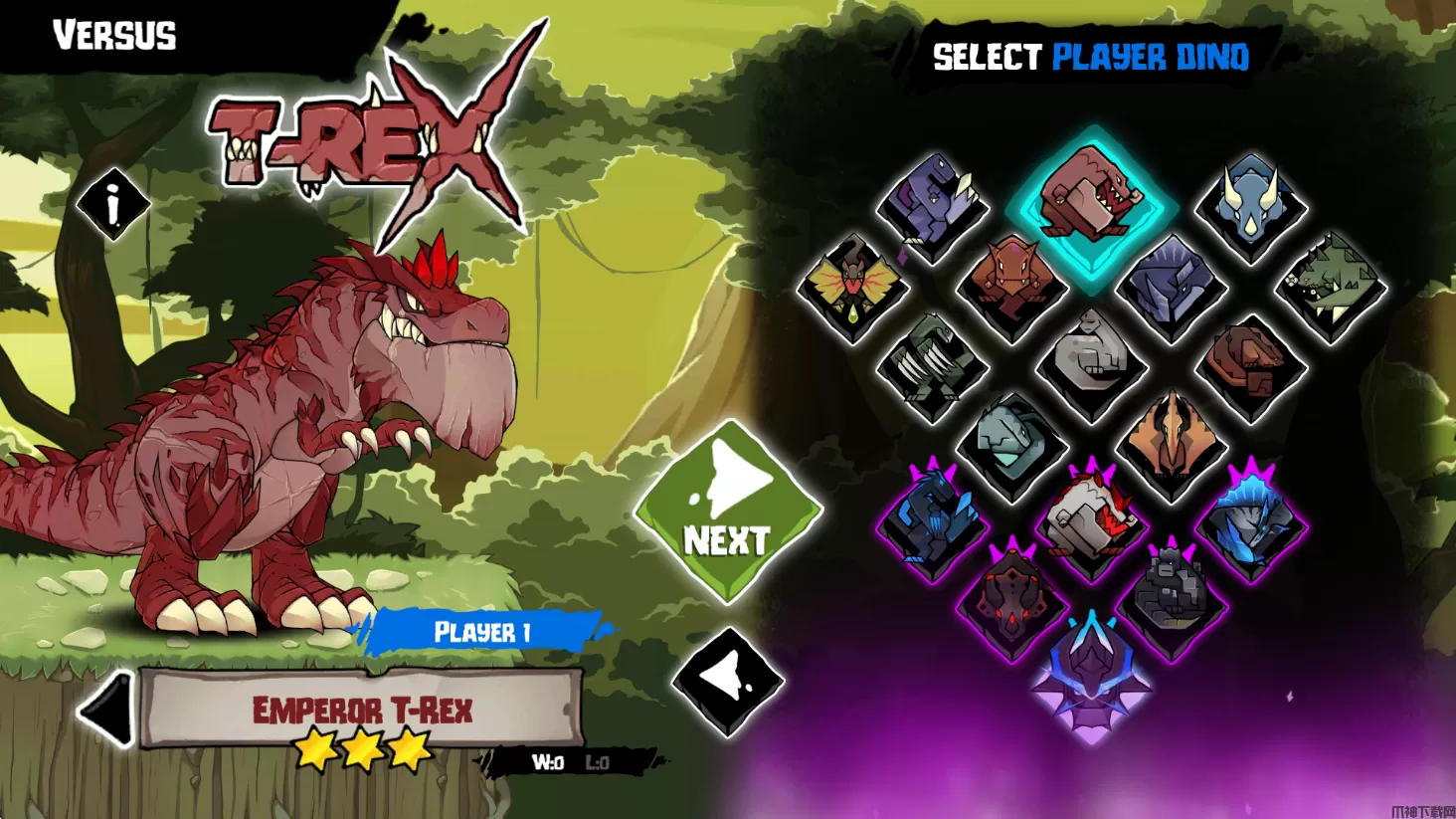The height and width of the screenshot is (819, 1456).
Task: Choose the gray long-necked sauropod tile
Action: 1091,366
